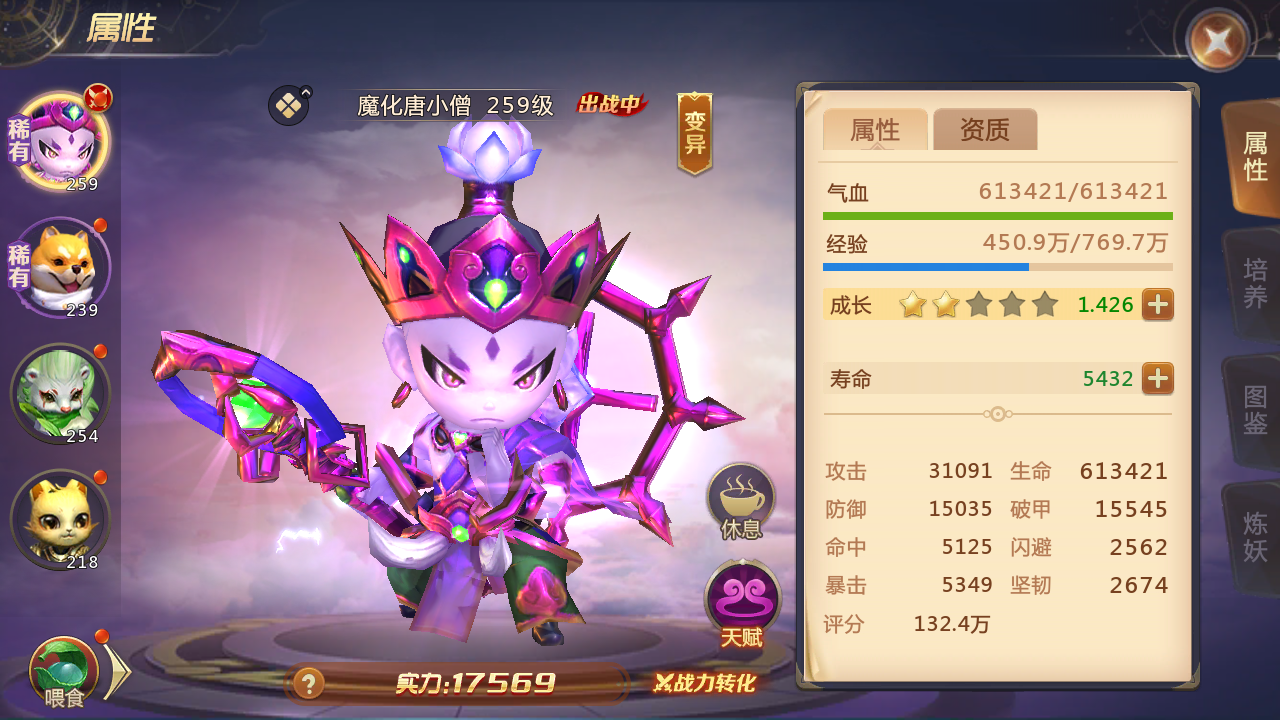Screen dimensions: 1280x720
Task: Open the 培养 cultivation side tab
Action: pyautogui.click(x=1254, y=283)
